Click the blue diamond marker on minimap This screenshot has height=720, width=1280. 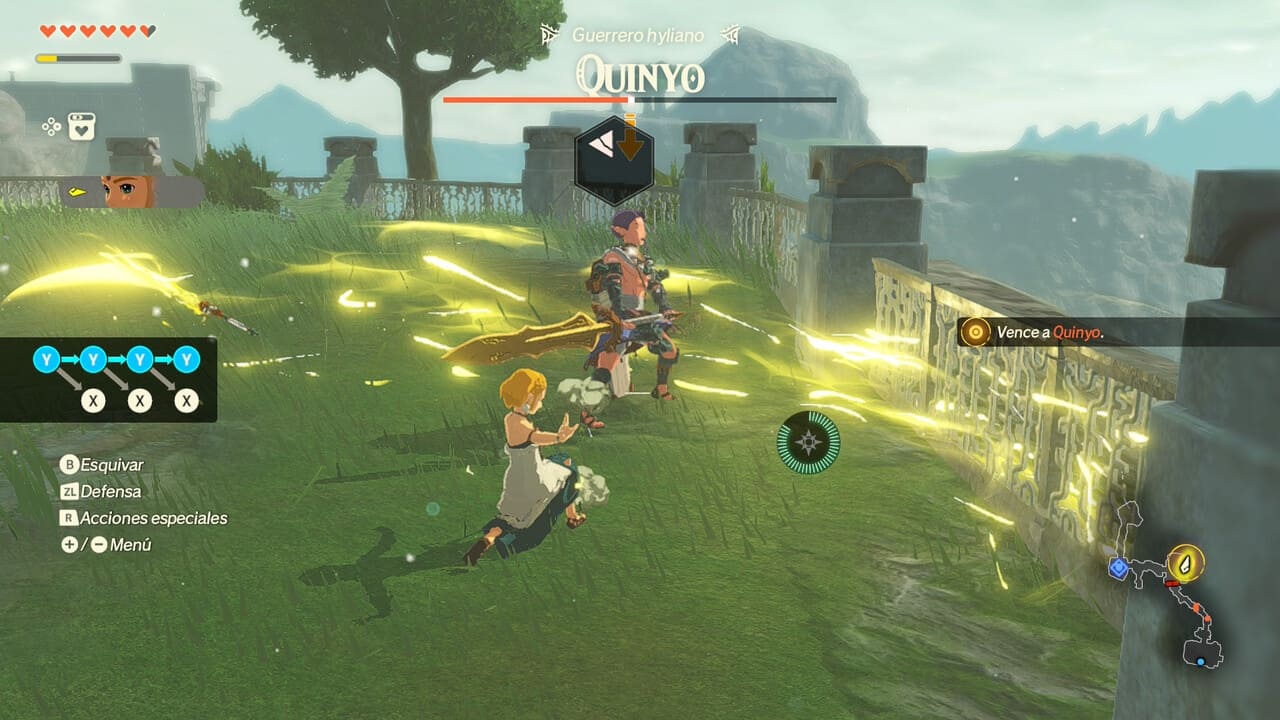tap(1118, 568)
